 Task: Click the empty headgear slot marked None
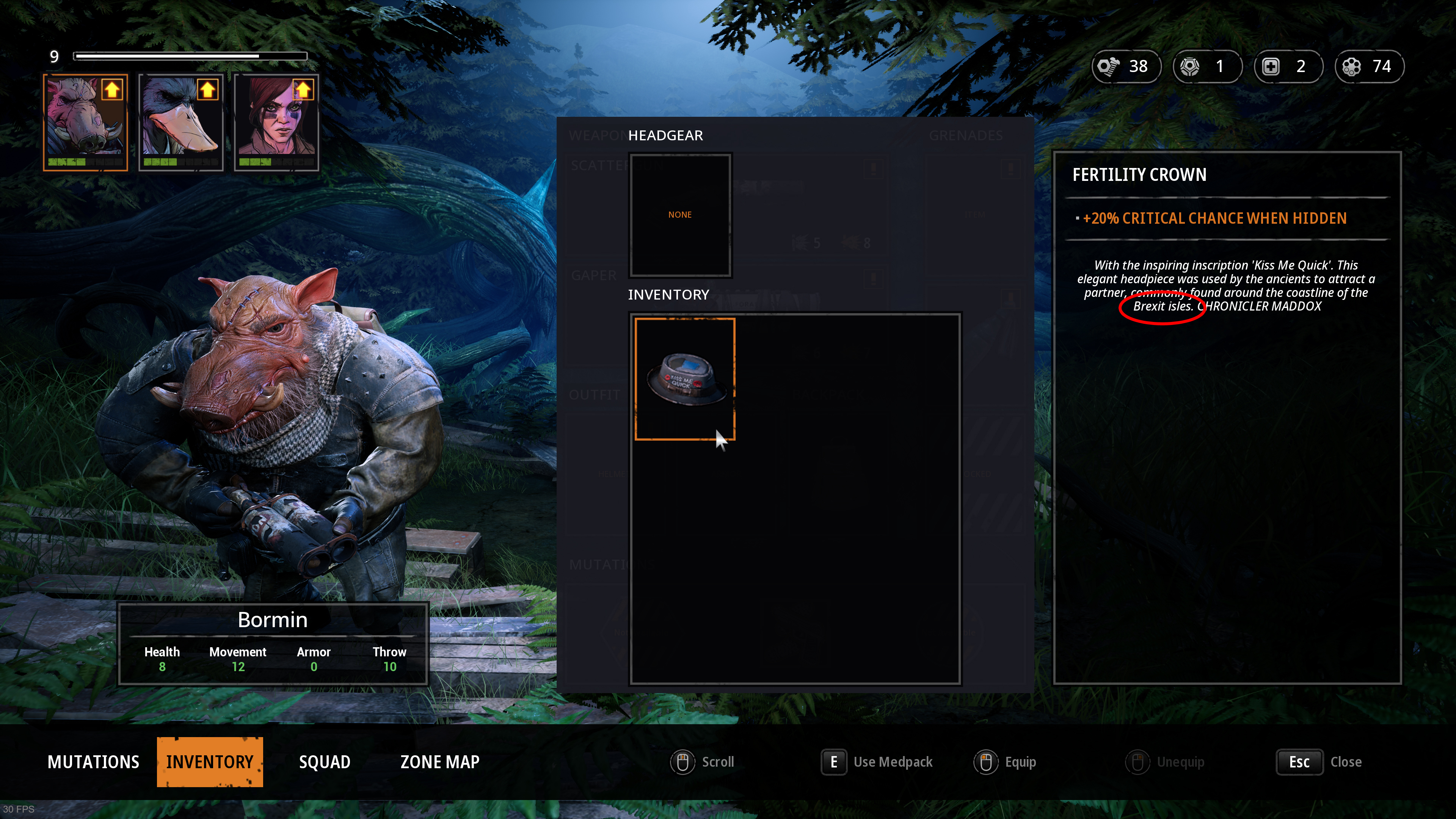(680, 215)
